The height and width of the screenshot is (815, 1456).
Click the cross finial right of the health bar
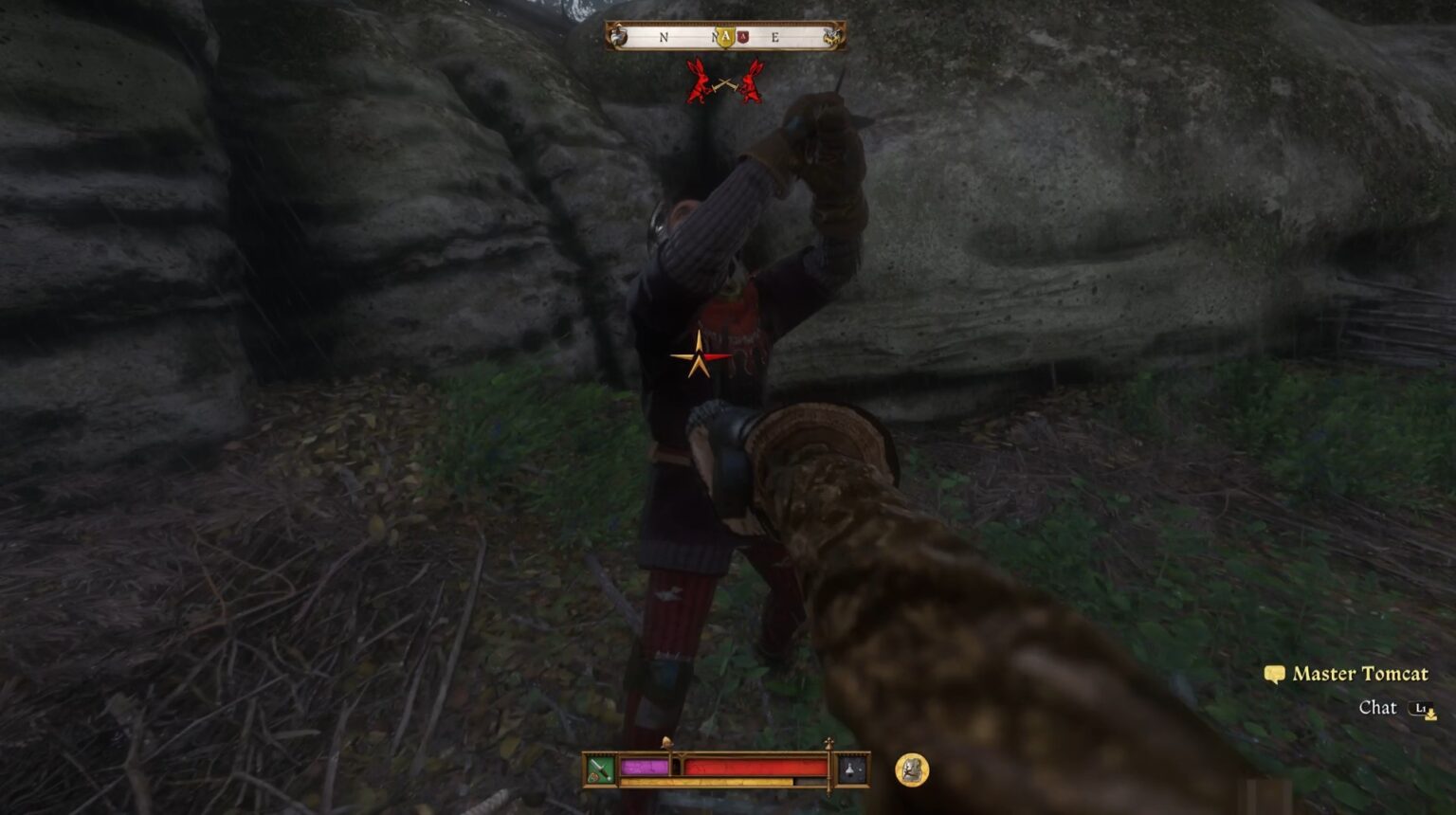click(x=829, y=741)
